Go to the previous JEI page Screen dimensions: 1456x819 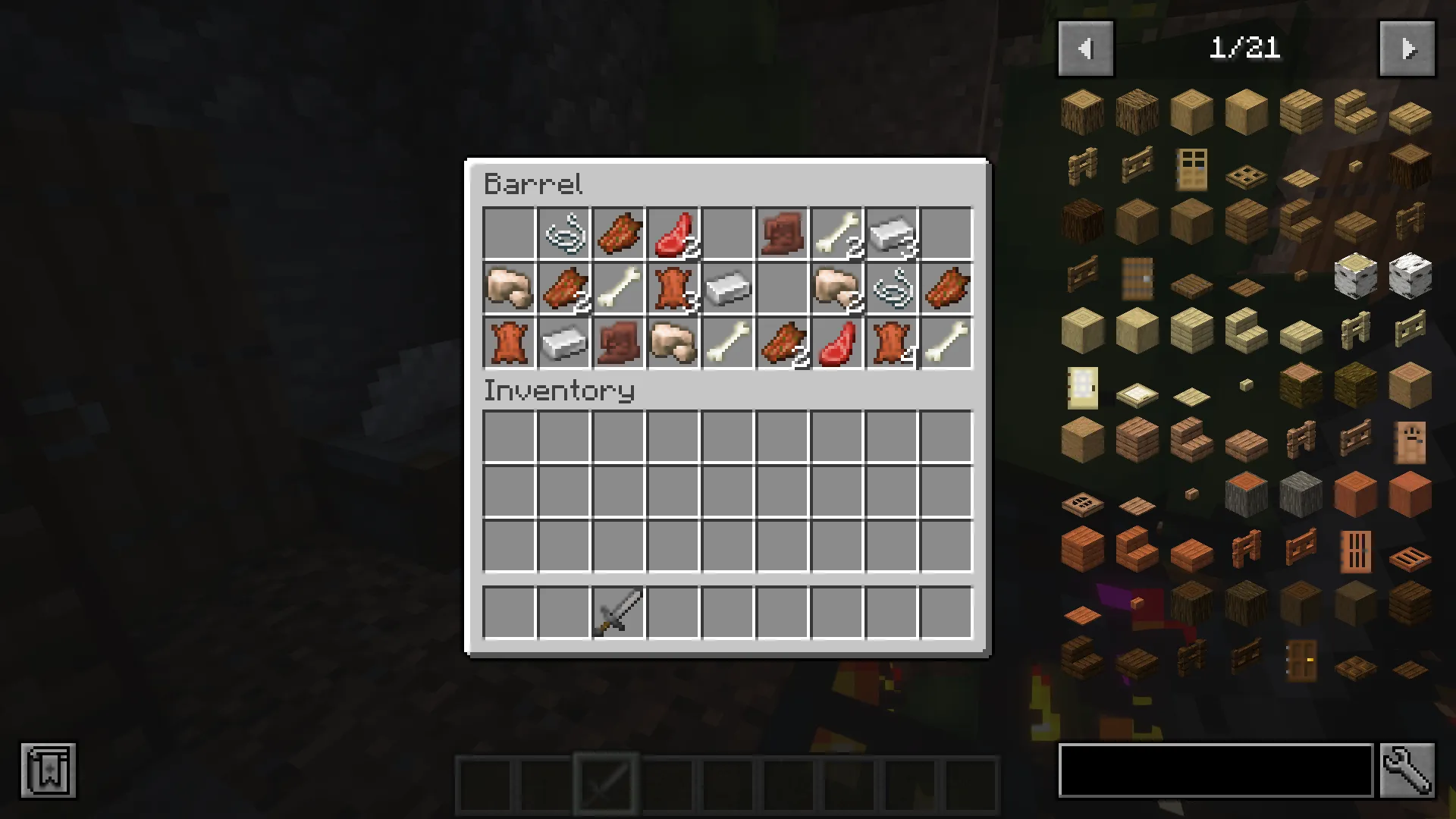click(1085, 48)
